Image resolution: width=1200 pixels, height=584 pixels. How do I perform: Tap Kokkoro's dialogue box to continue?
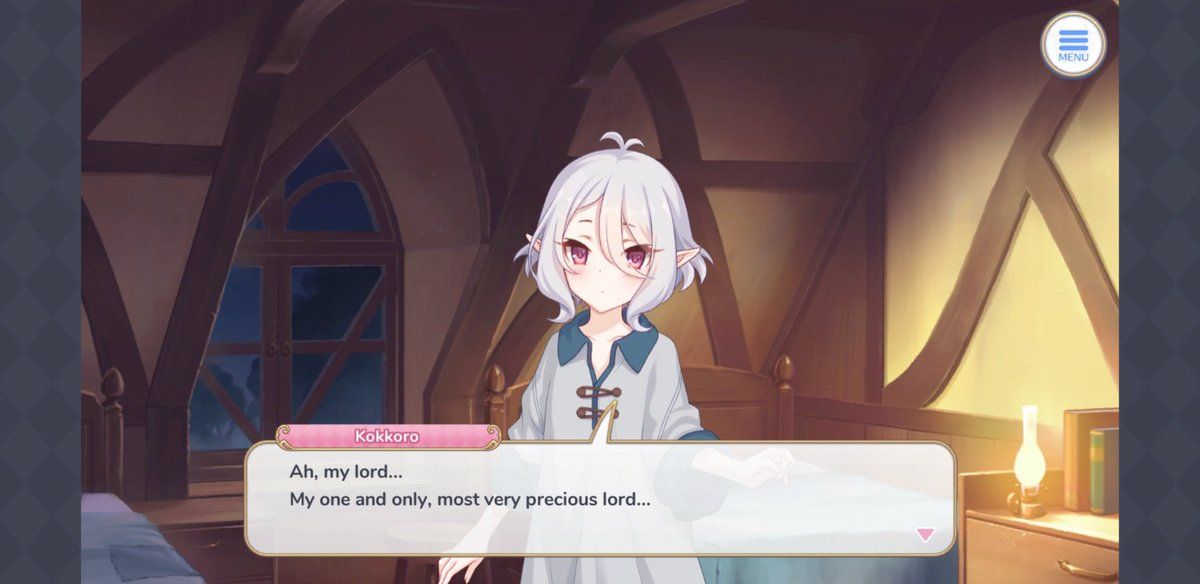[x=600, y=498]
